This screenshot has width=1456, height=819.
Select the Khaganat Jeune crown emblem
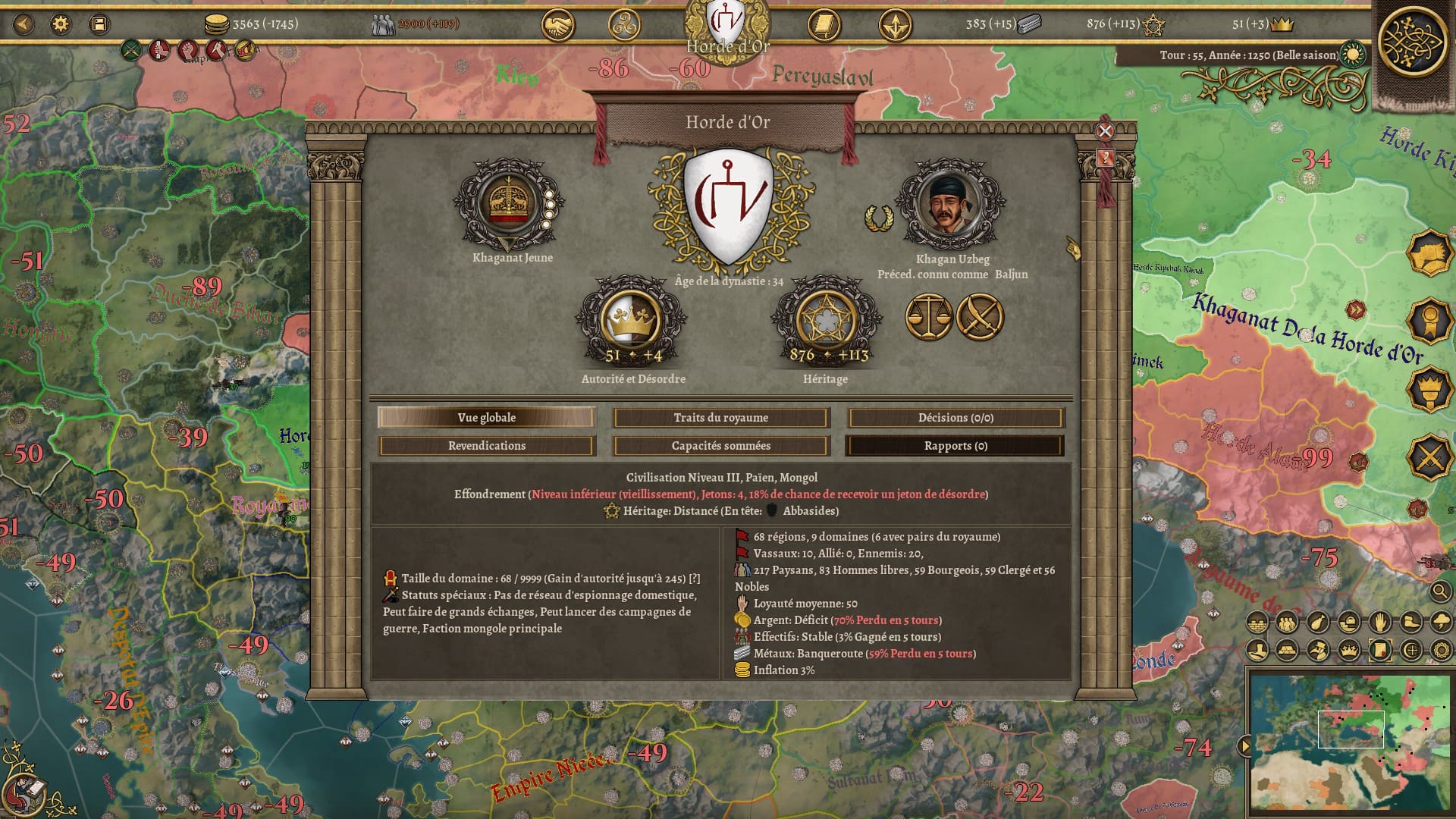pyautogui.click(x=507, y=205)
